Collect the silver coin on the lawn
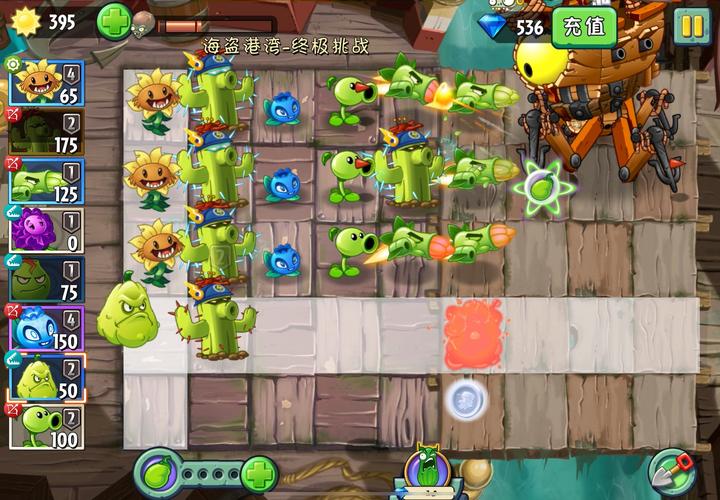The image size is (720, 500). [466, 400]
